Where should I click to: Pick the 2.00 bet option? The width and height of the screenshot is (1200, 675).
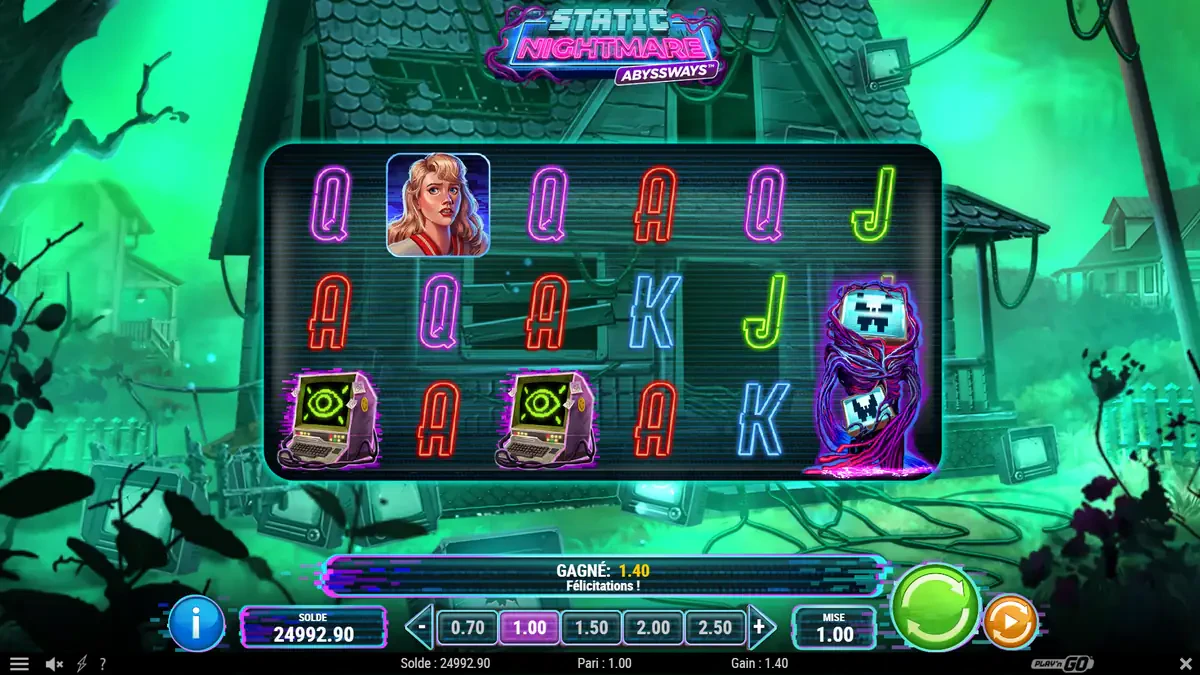653,628
